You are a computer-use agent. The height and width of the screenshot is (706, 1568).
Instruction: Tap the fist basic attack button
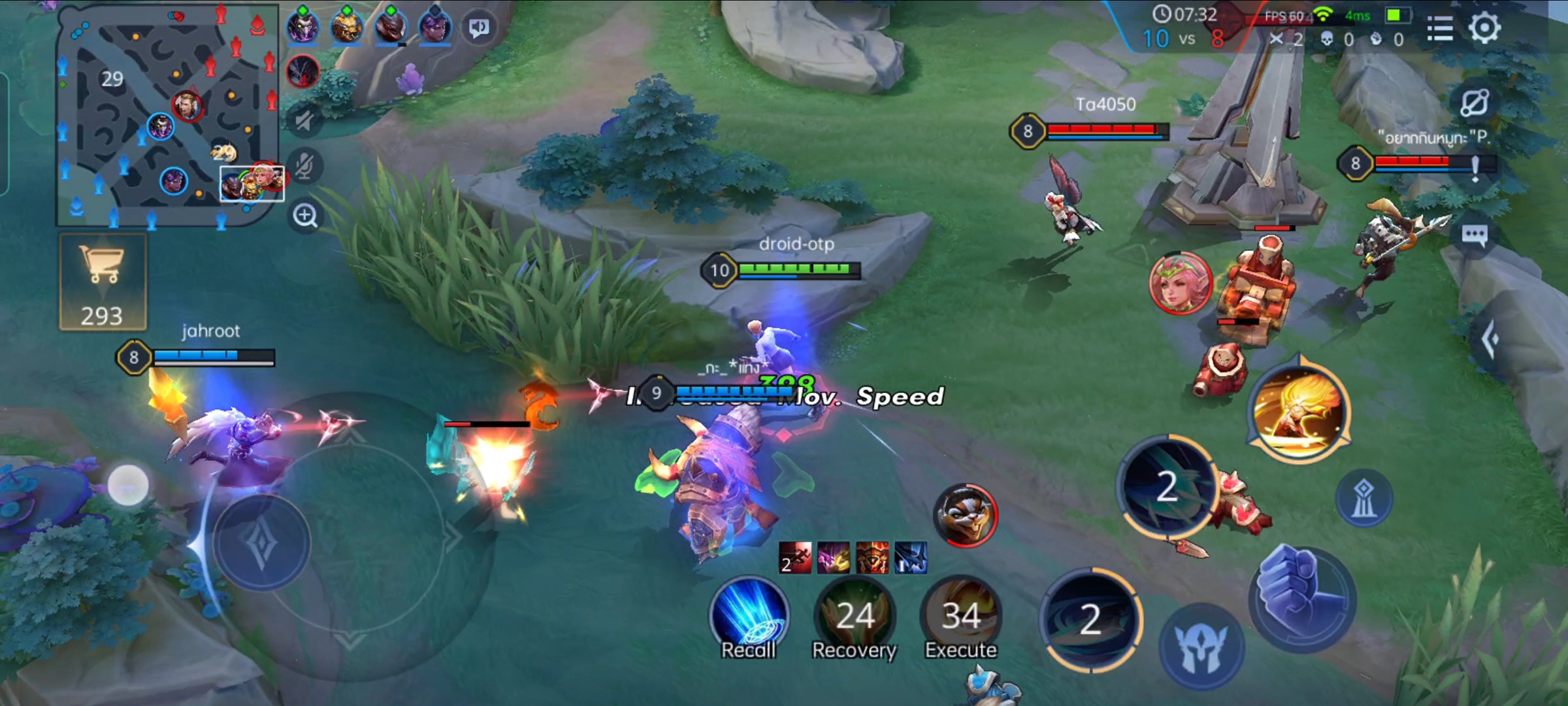[x=1302, y=598]
